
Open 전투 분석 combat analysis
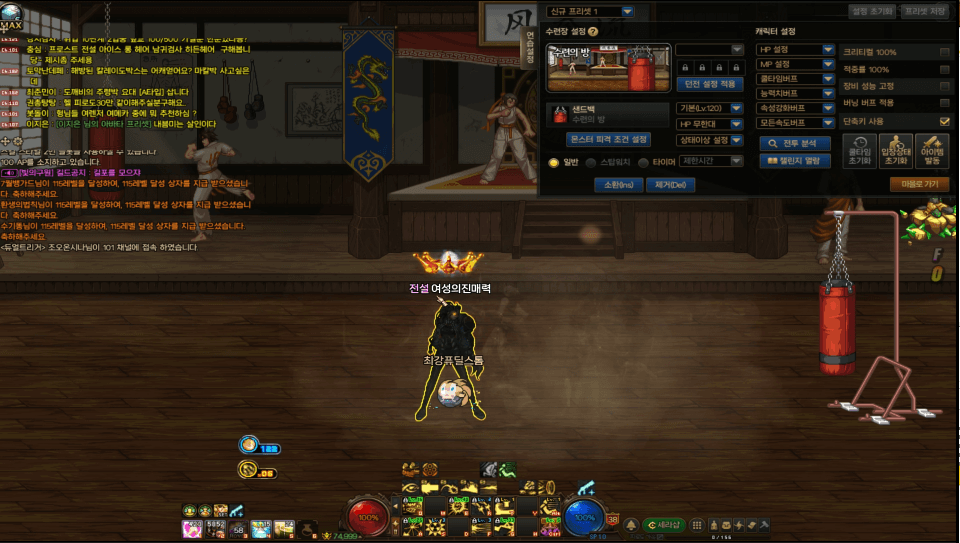(x=795, y=143)
